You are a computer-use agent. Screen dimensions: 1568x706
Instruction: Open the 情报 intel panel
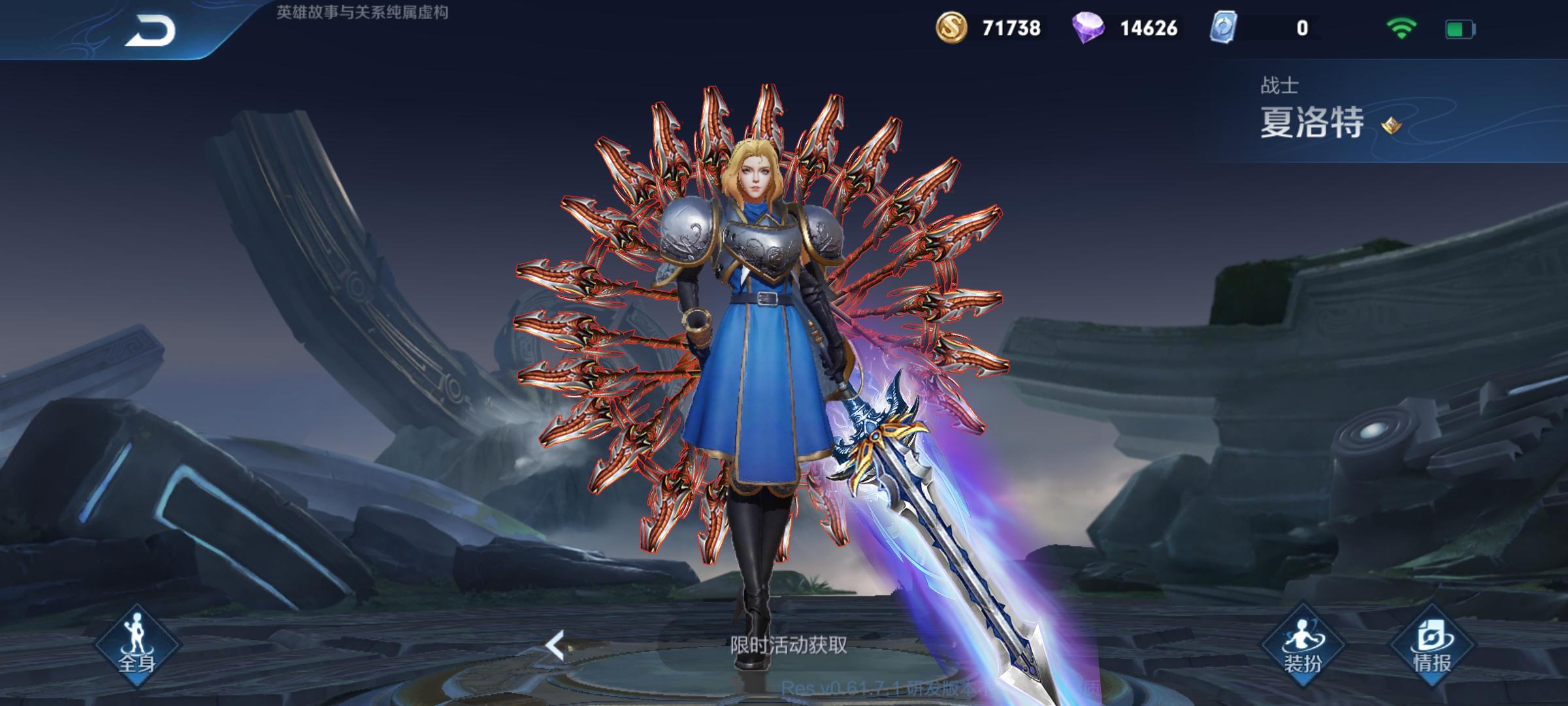tap(1432, 645)
